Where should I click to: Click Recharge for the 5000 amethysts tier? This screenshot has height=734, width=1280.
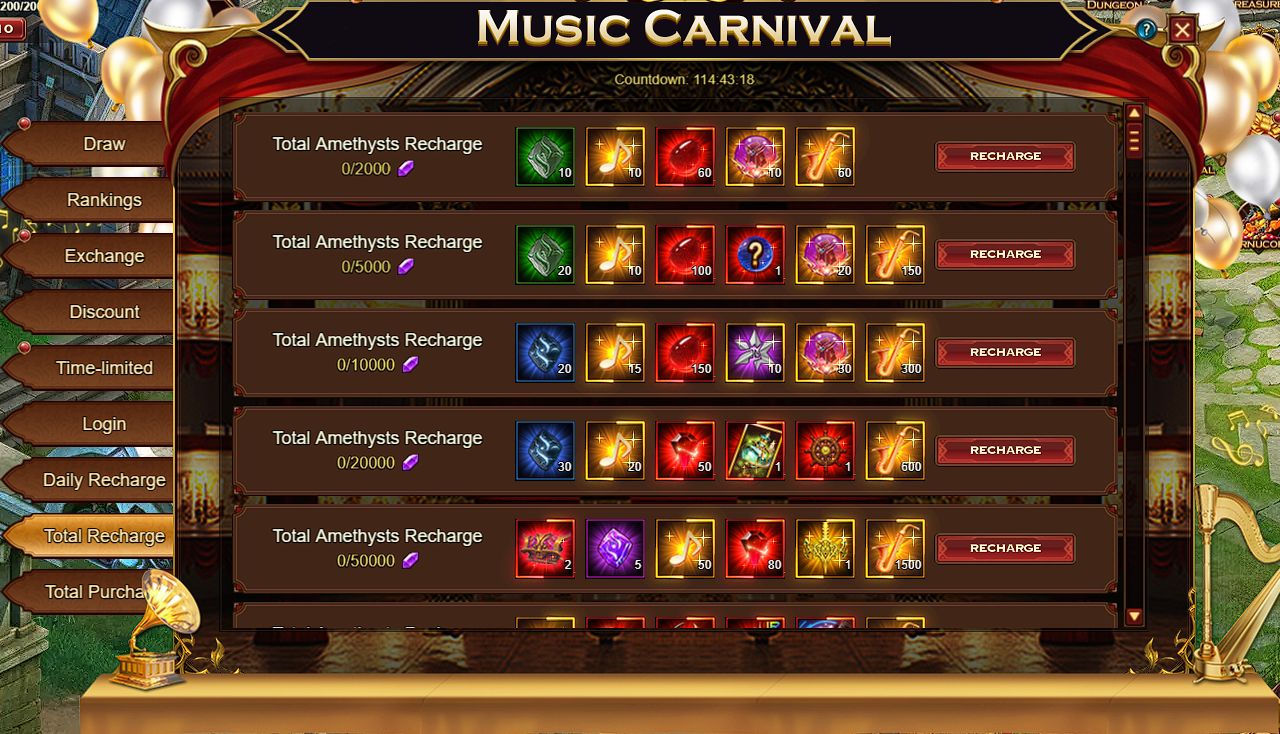pos(1005,254)
